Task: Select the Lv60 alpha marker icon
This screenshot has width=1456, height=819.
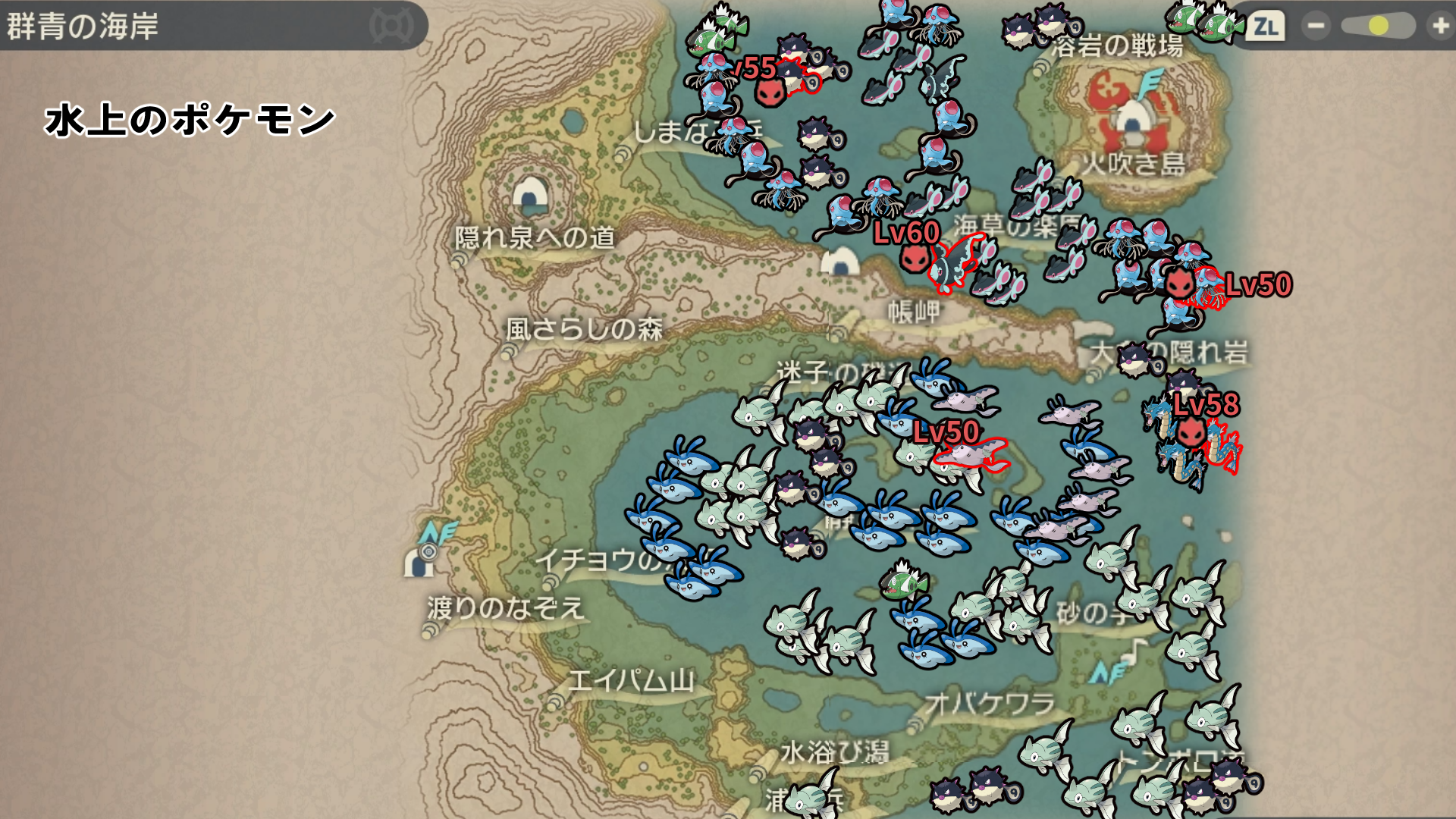Action: tap(915, 259)
